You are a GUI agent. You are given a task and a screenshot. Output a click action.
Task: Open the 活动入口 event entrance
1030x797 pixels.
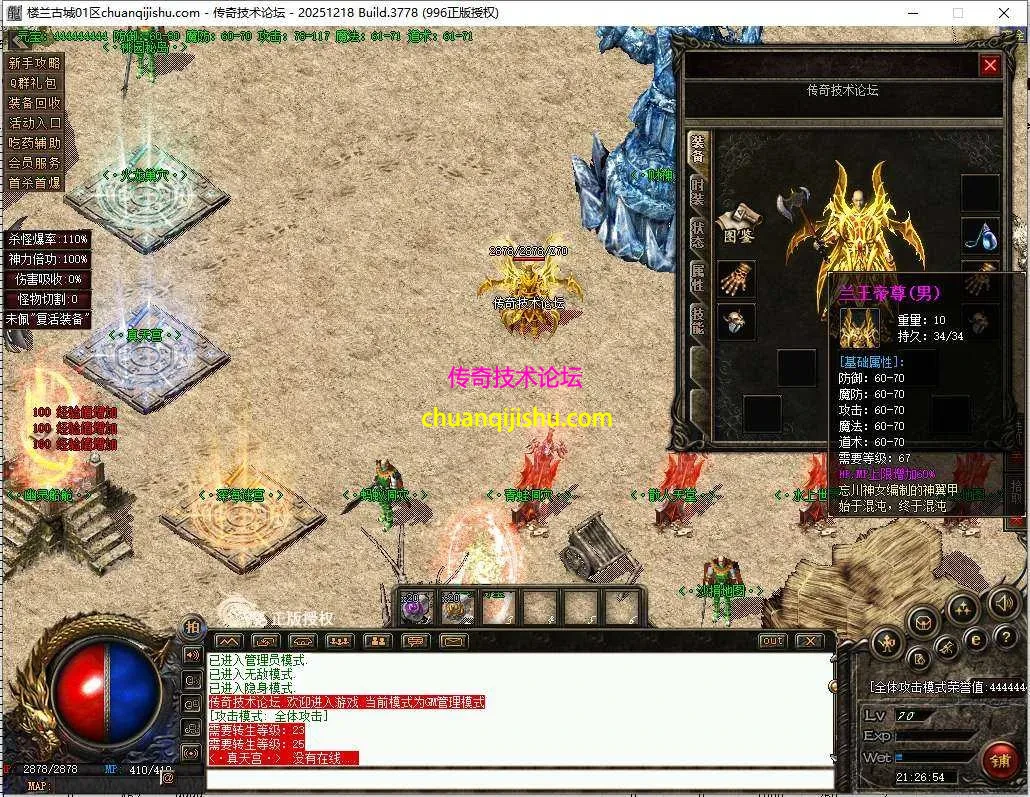[x=35, y=123]
